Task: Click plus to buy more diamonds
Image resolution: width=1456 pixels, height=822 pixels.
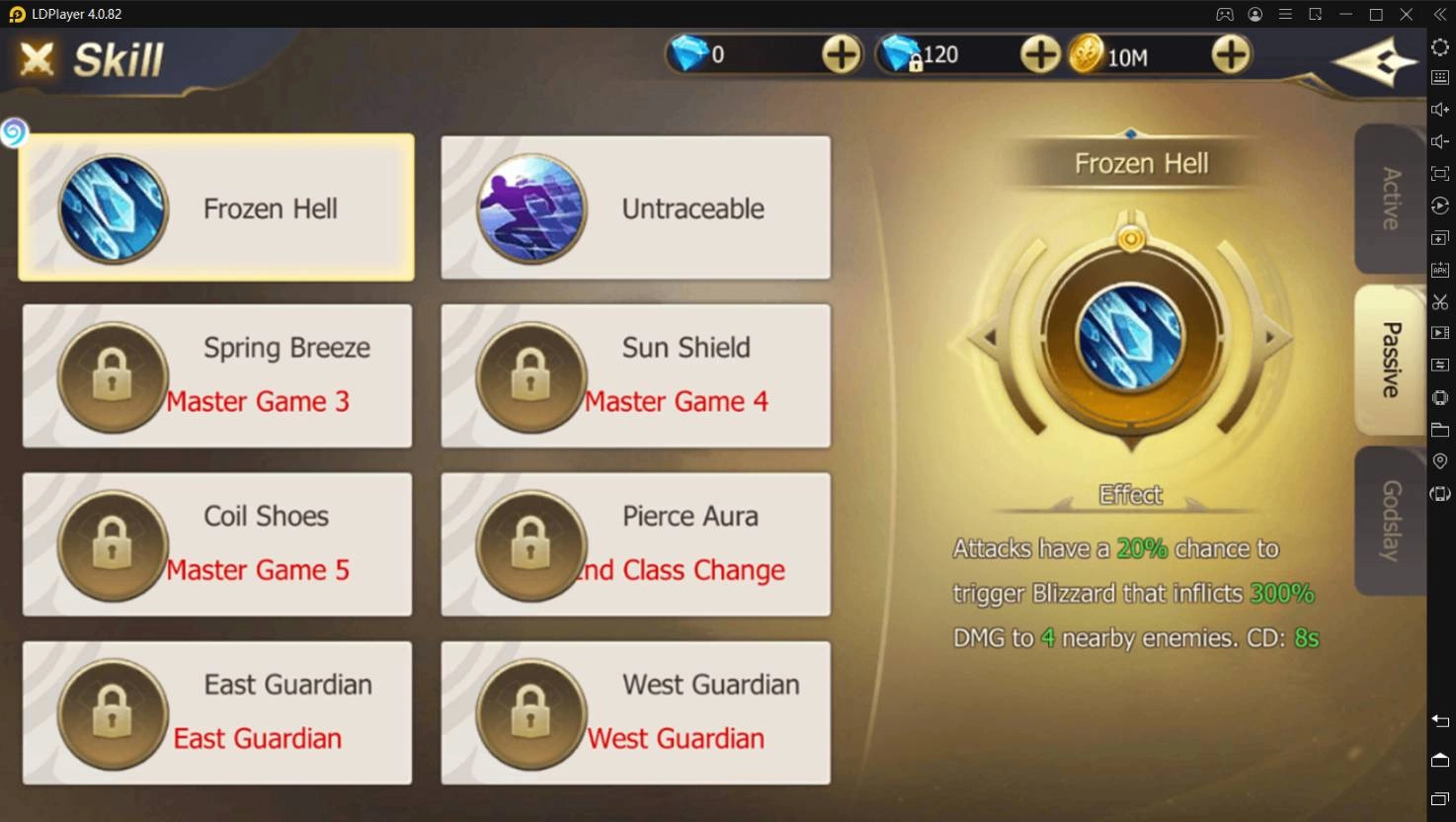Action: [841, 54]
